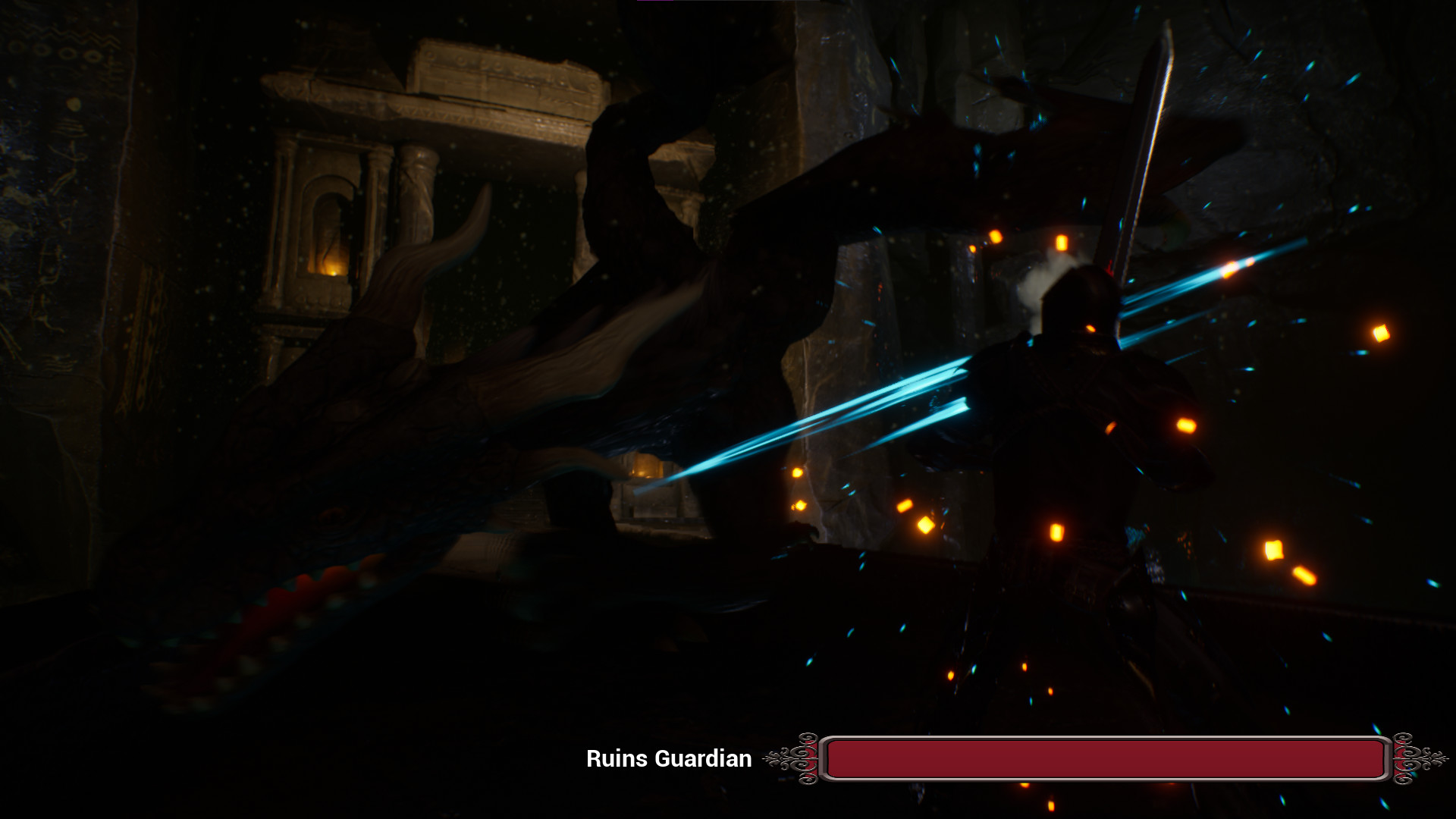1456x819 pixels.
Task: Click the armored player character
Action: click(x=1077, y=425)
